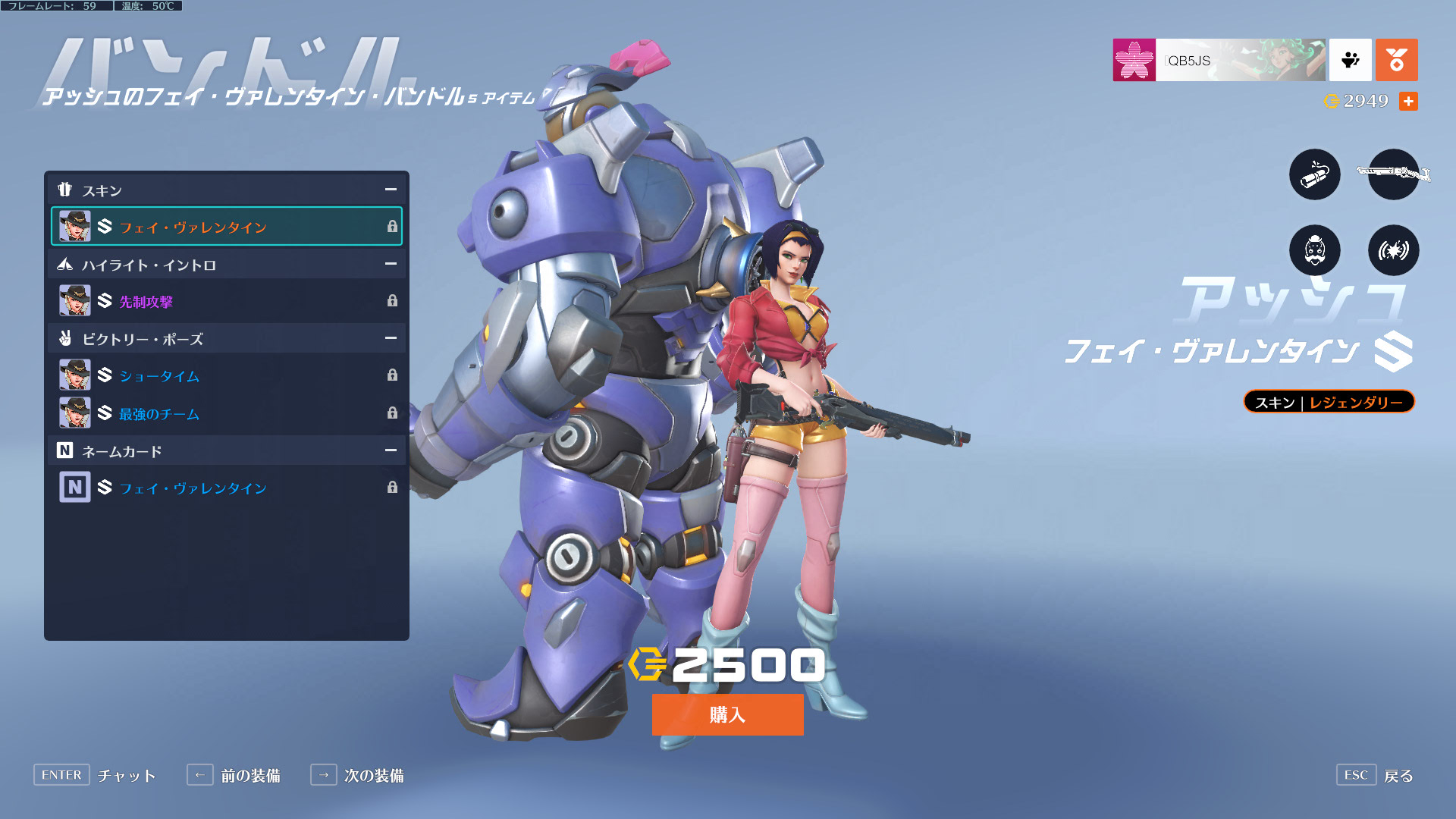Open the social group icon button
Screen dimensions: 1456x819
(1350, 60)
